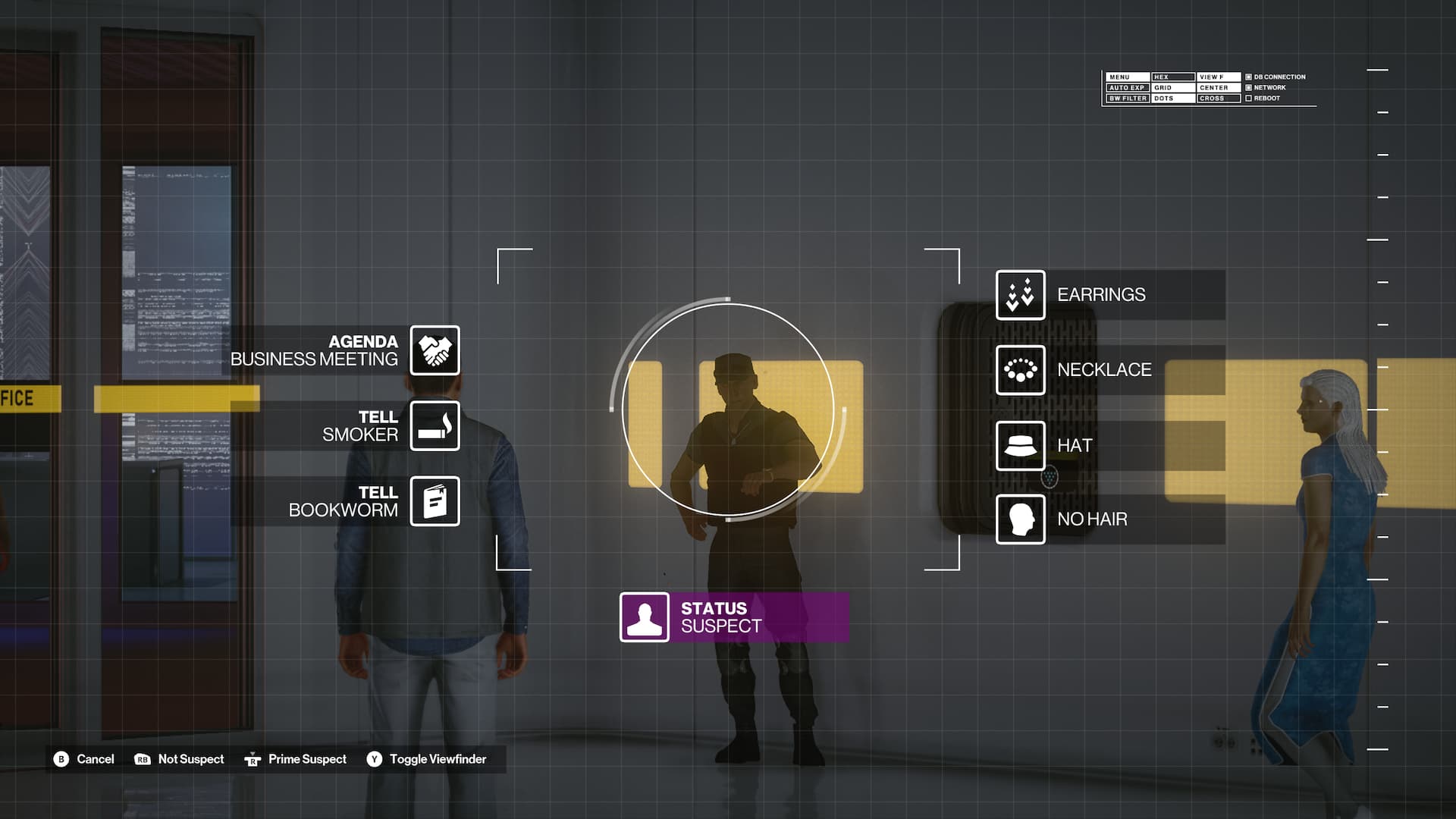Viewport: 1456px width, 819px height.
Task: Click the Menu cell in the viewfinder panel
Action: pyautogui.click(x=1127, y=77)
